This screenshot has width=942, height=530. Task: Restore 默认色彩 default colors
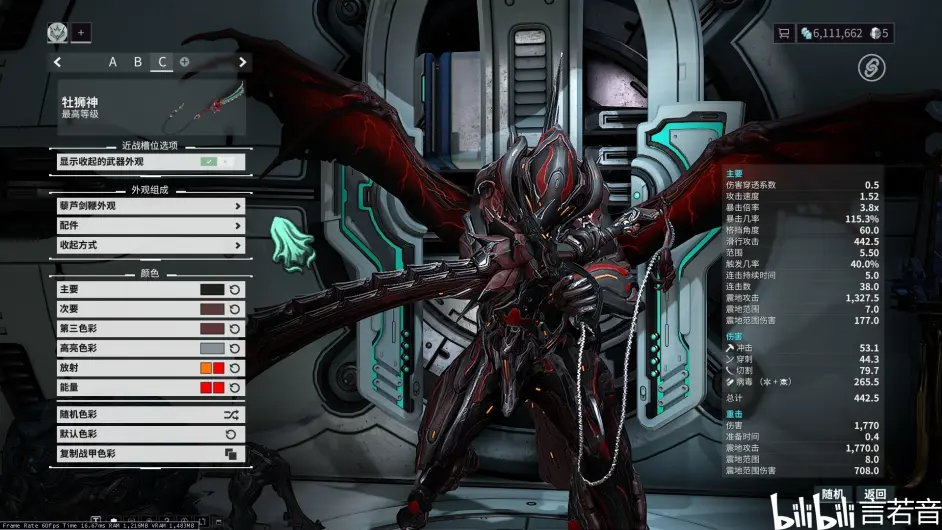pos(150,434)
